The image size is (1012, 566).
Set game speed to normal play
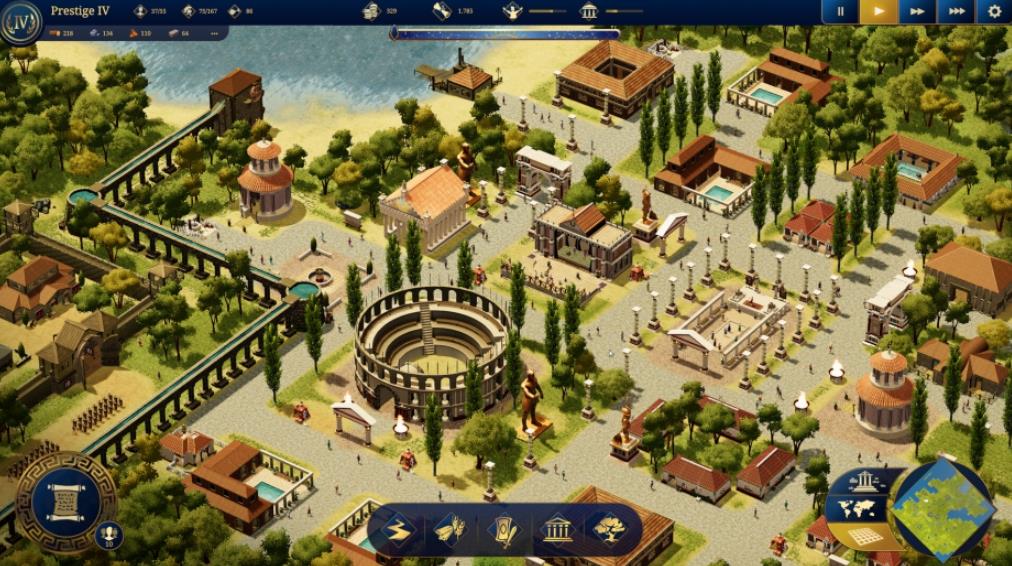coord(878,12)
